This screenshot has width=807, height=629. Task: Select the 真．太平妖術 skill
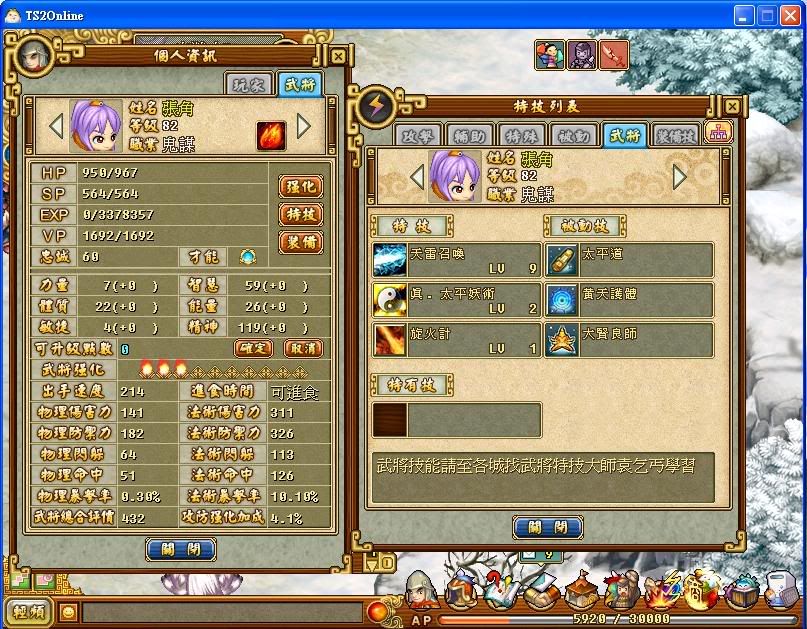tap(455, 299)
